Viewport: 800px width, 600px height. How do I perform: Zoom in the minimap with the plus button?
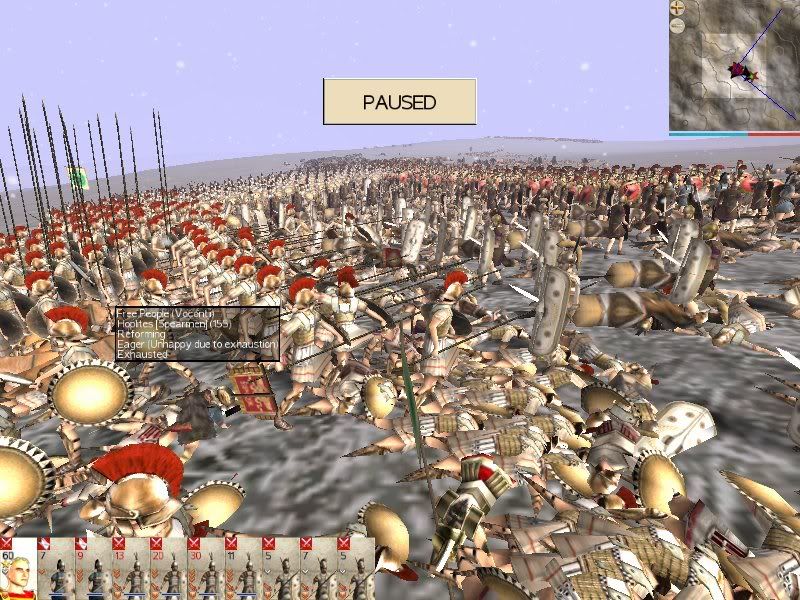pyautogui.click(x=677, y=8)
